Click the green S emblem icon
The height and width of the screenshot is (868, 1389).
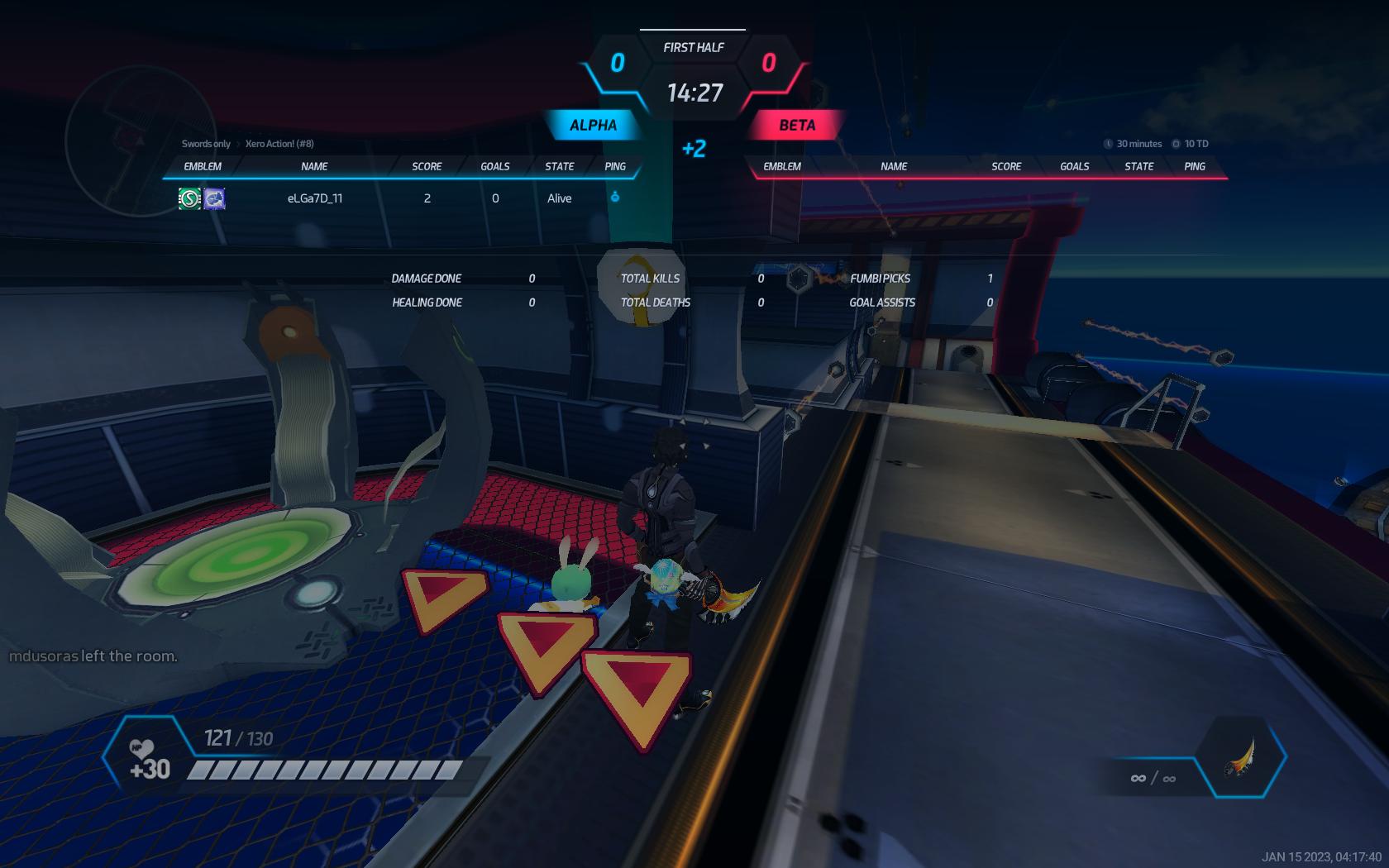point(190,198)
